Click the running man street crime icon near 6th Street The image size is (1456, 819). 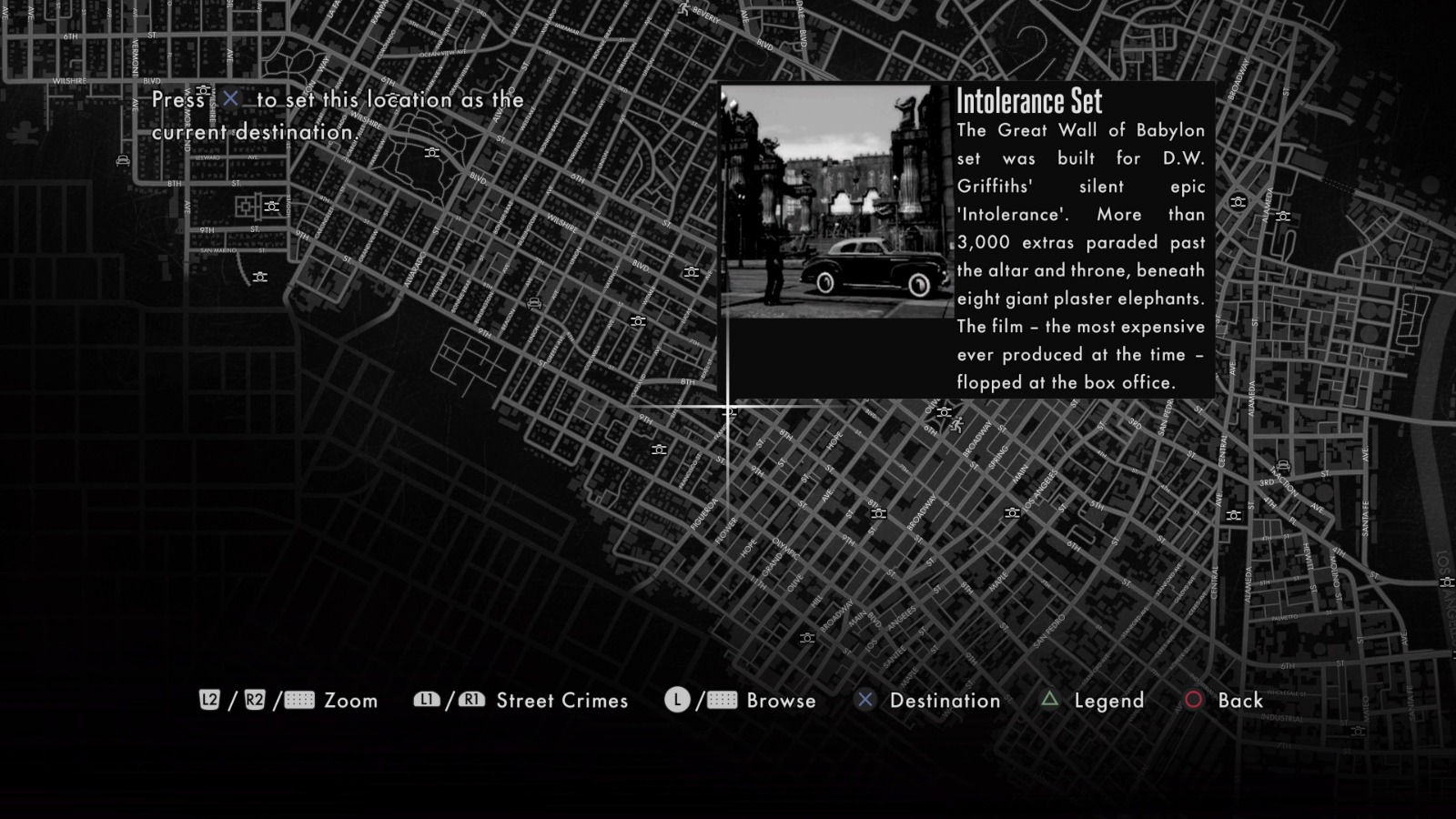(x=957, y=424)
